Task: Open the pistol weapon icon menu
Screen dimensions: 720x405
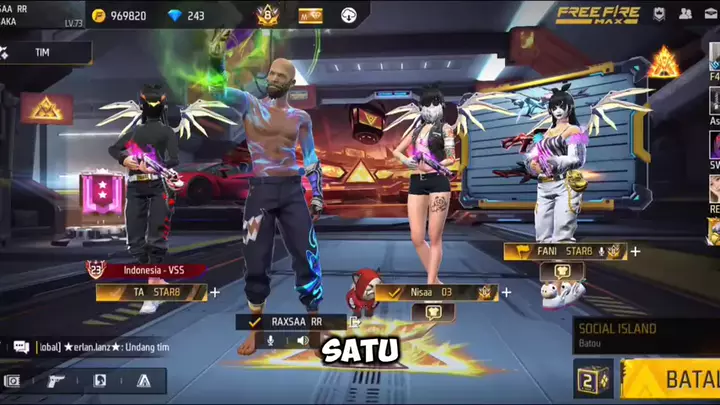Action: tap(56, 380)
